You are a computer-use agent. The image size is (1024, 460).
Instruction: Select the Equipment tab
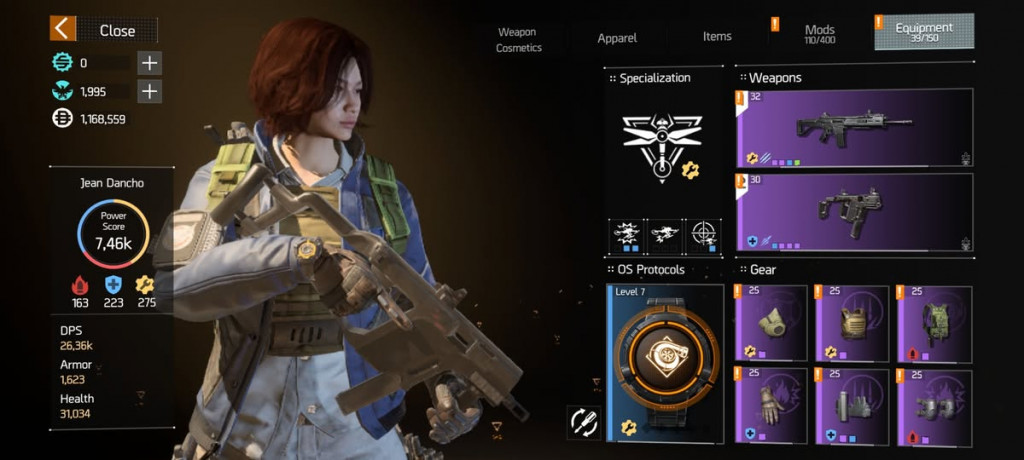[x=923, y=33]
